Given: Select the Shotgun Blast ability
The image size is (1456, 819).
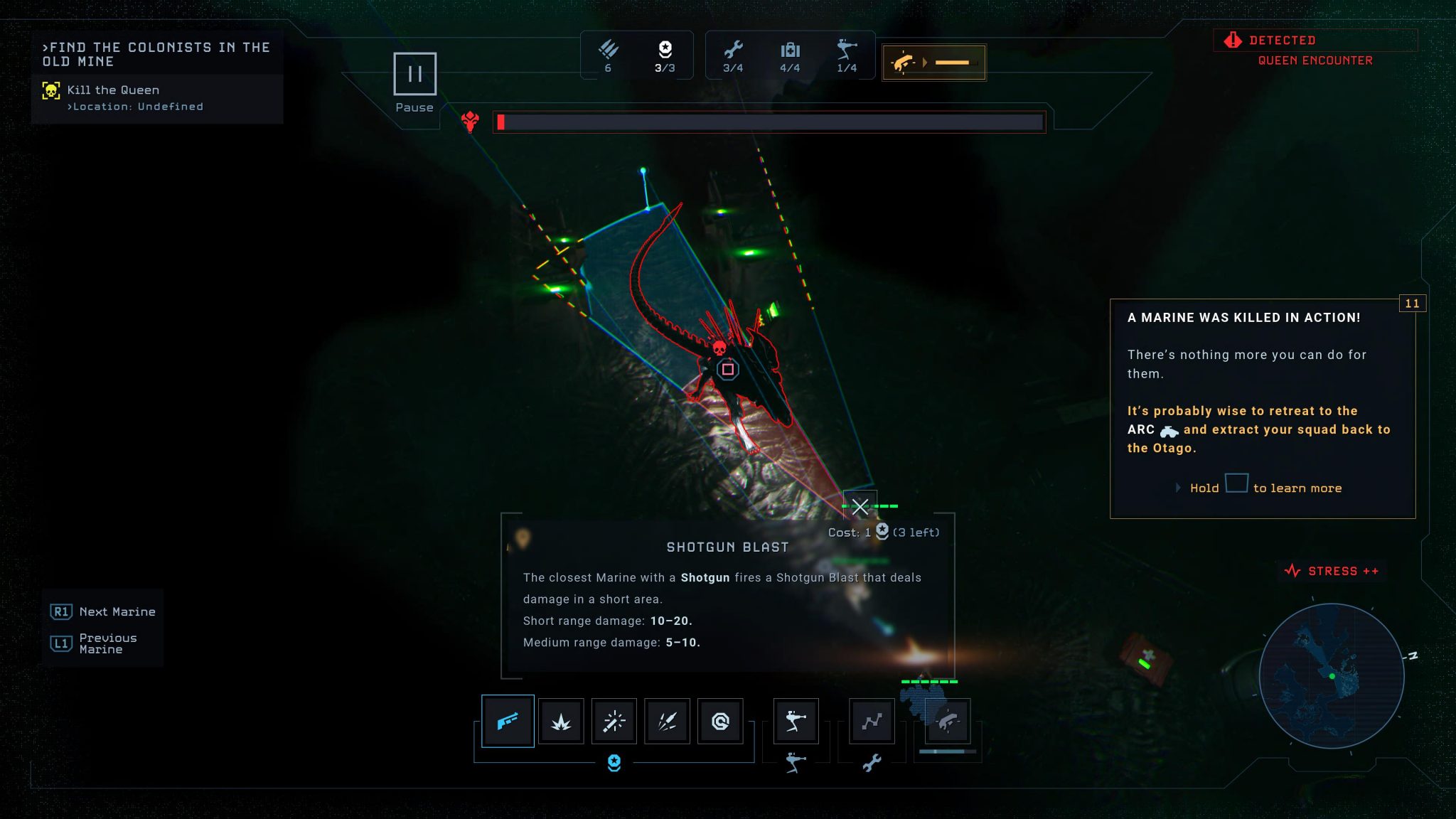Looking at the screenshot, I should [x=508, y=721].
